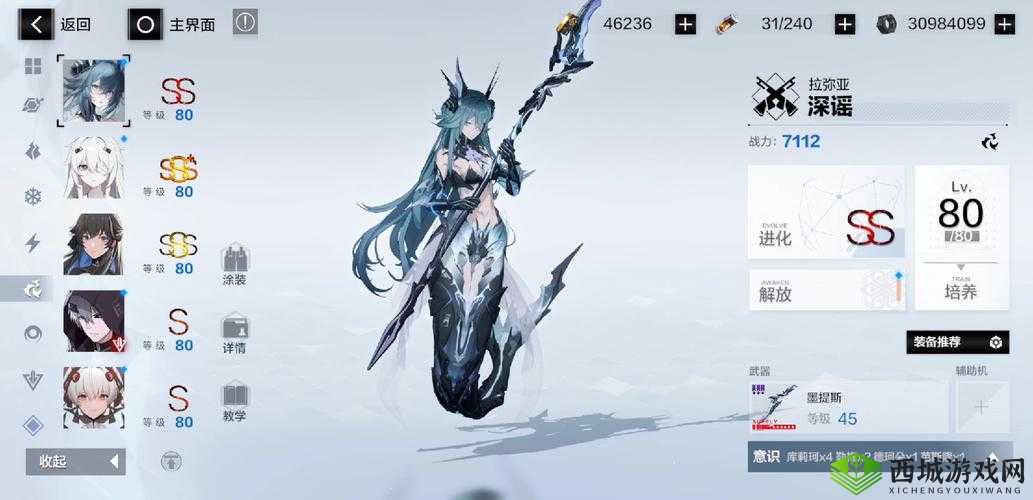Filter characters by the snowflake element

tap(33, 196)
